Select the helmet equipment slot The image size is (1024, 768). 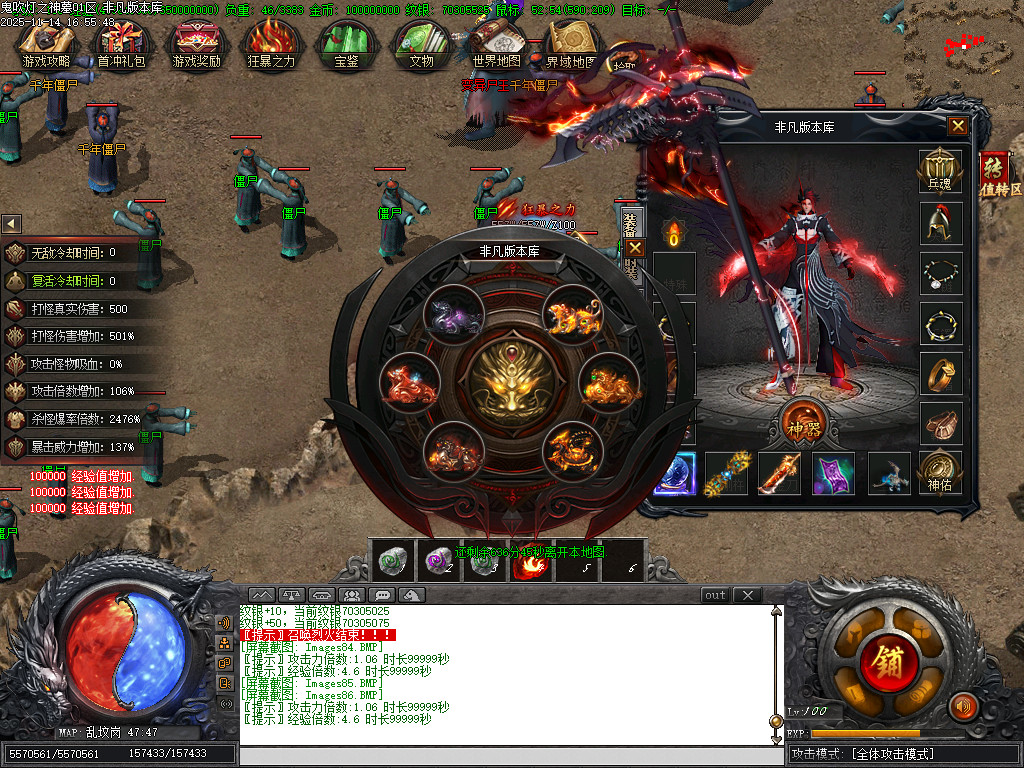(940, 222)
